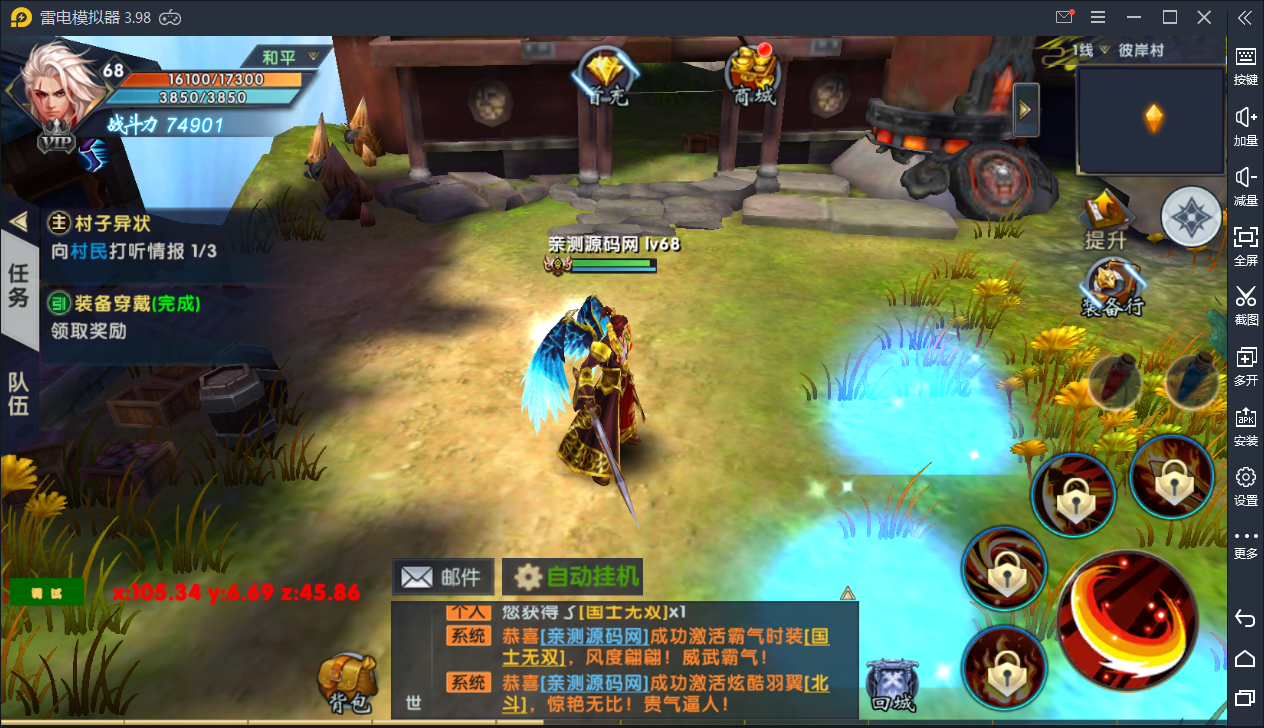The image size is (1264, 728).
Task: Open the emulator 设置 settings
Action: [1245, 485]
